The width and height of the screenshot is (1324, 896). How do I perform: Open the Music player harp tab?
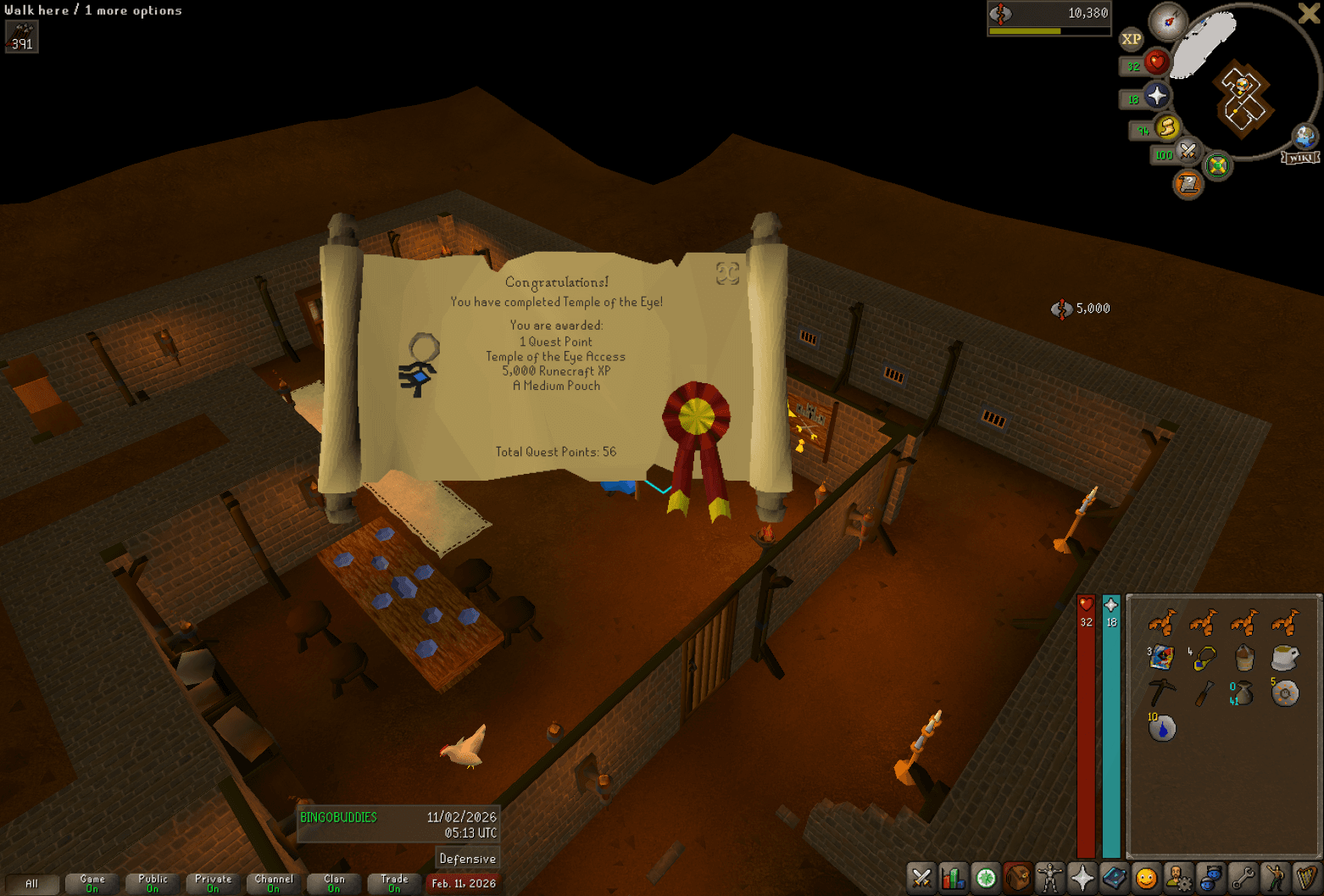click(x=1306, y=879)
